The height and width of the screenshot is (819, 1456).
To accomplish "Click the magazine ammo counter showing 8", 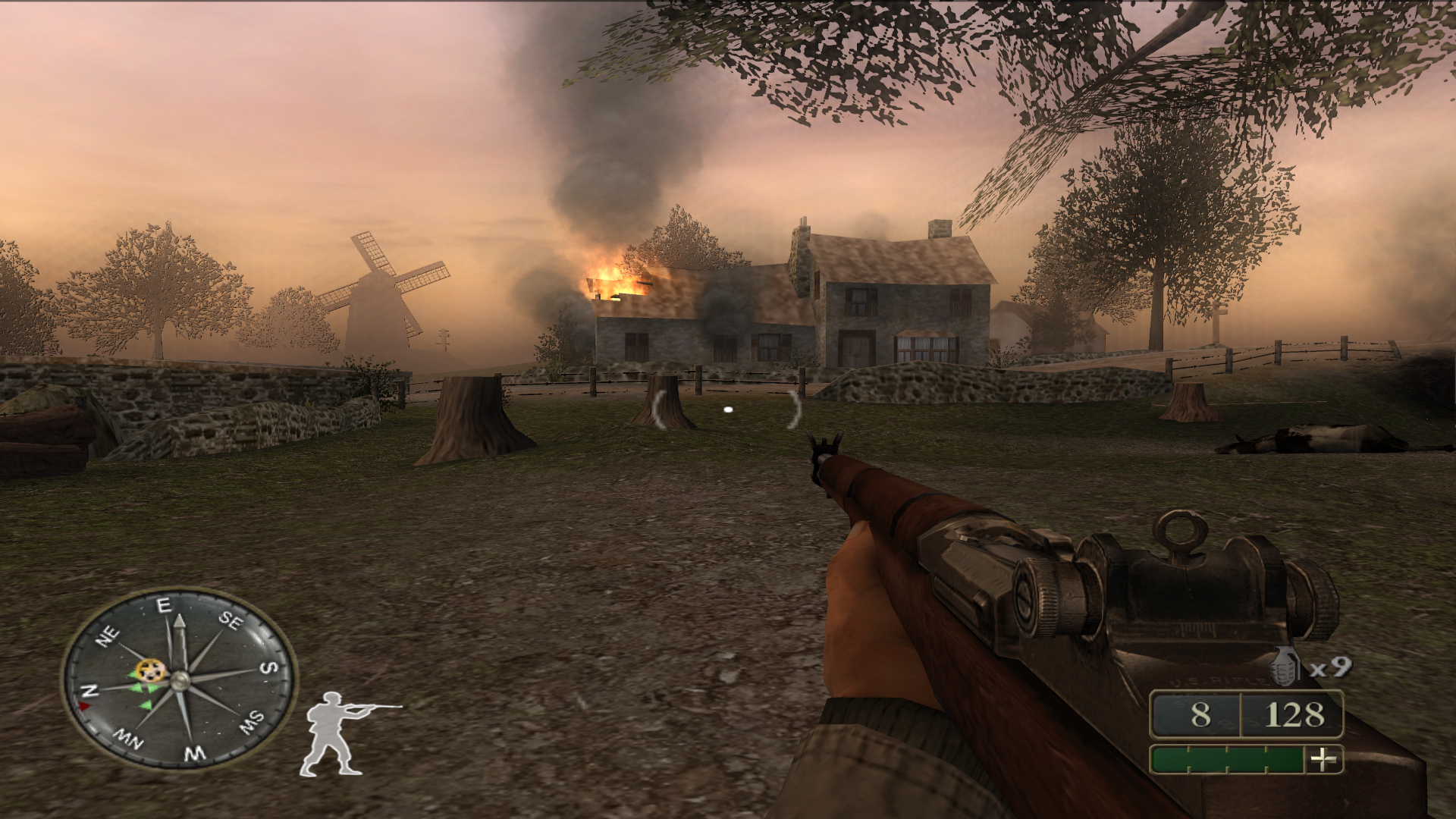I will pyautogui.click(x=1200, y=714).
